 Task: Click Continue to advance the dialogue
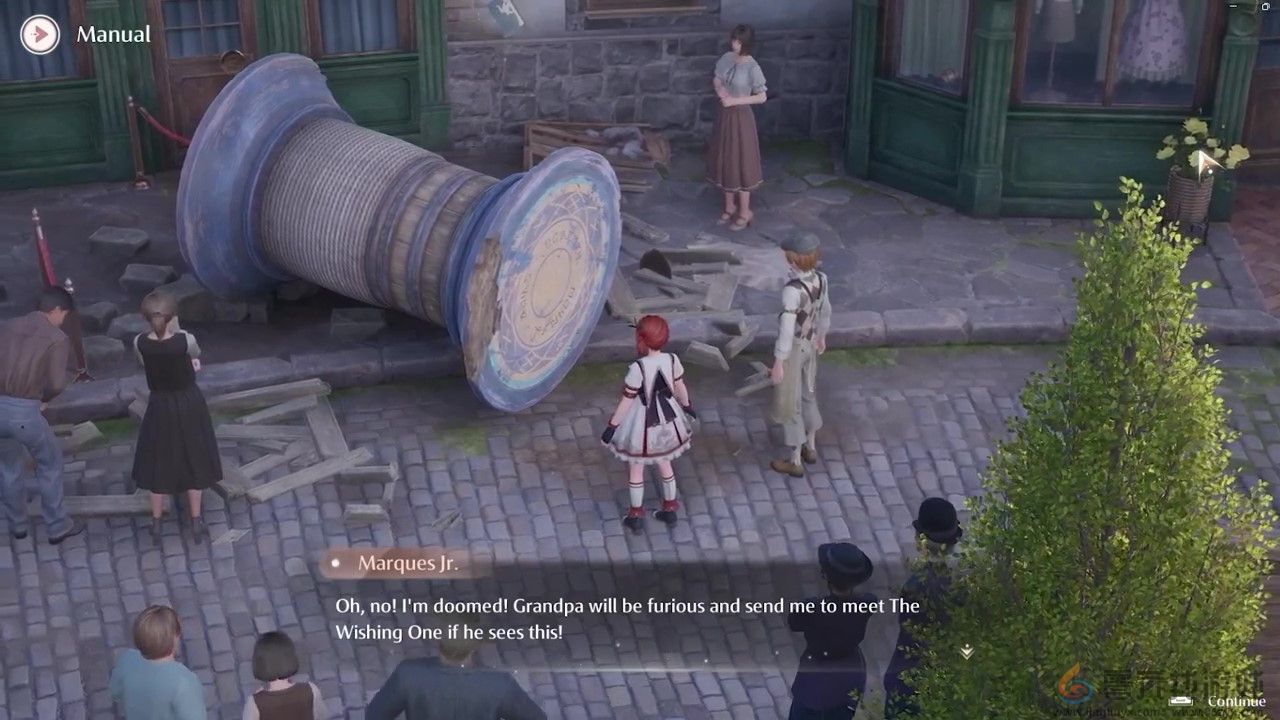point(1227,701)
